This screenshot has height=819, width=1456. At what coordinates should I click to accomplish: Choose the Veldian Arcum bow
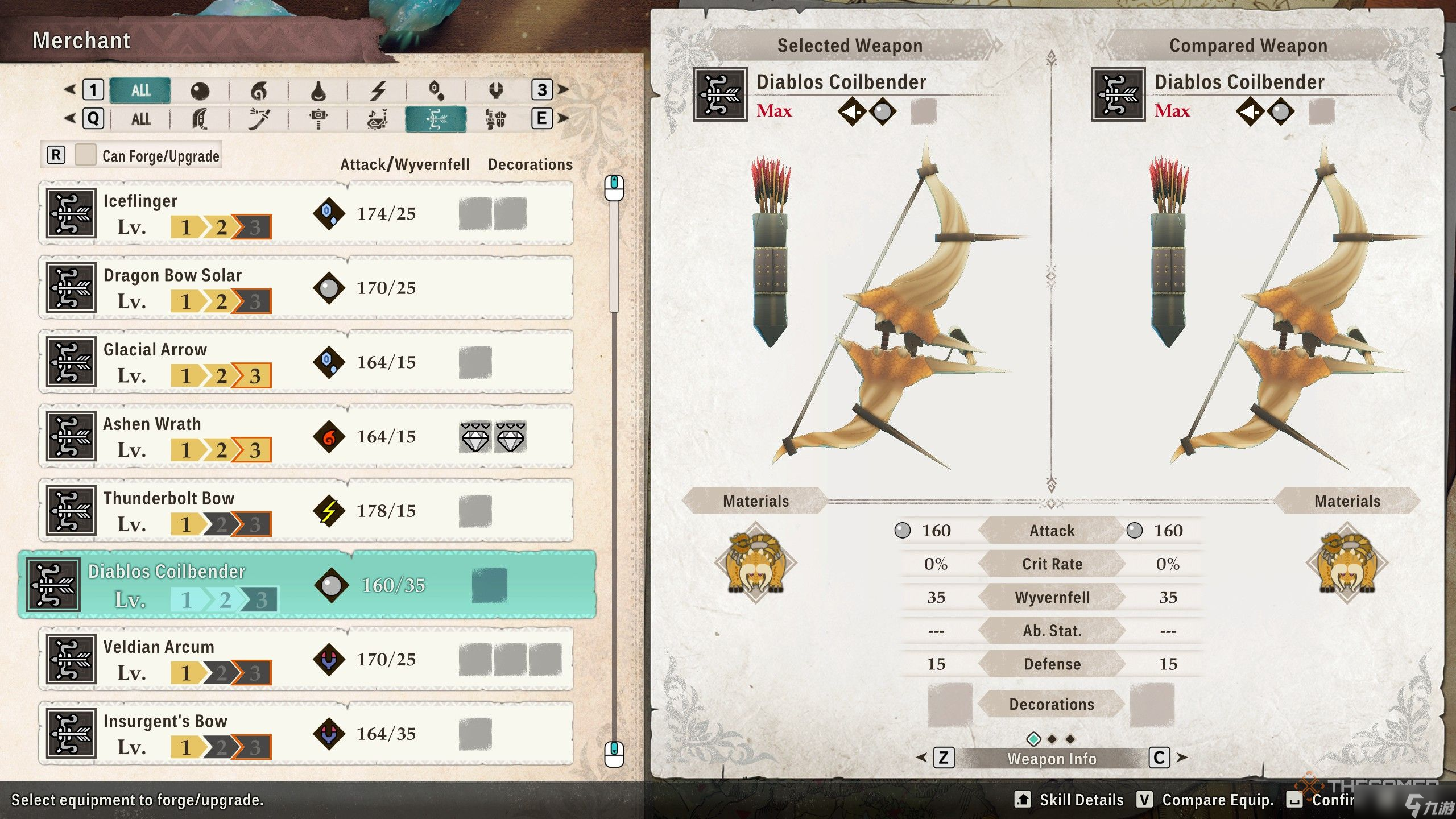(x=306, y=660)
